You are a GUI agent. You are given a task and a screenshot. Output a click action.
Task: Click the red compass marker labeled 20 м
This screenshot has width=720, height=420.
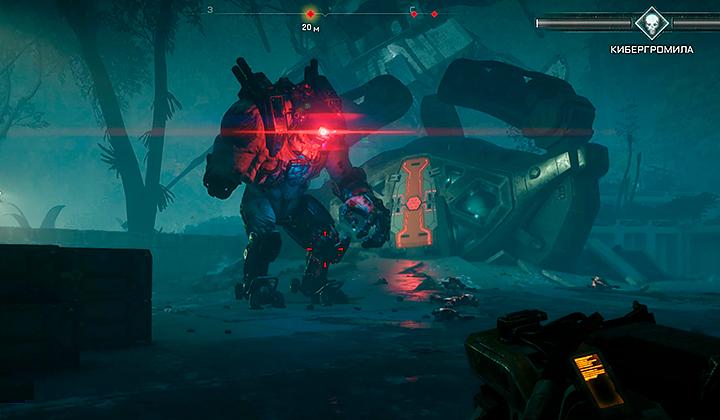[310, 14]
